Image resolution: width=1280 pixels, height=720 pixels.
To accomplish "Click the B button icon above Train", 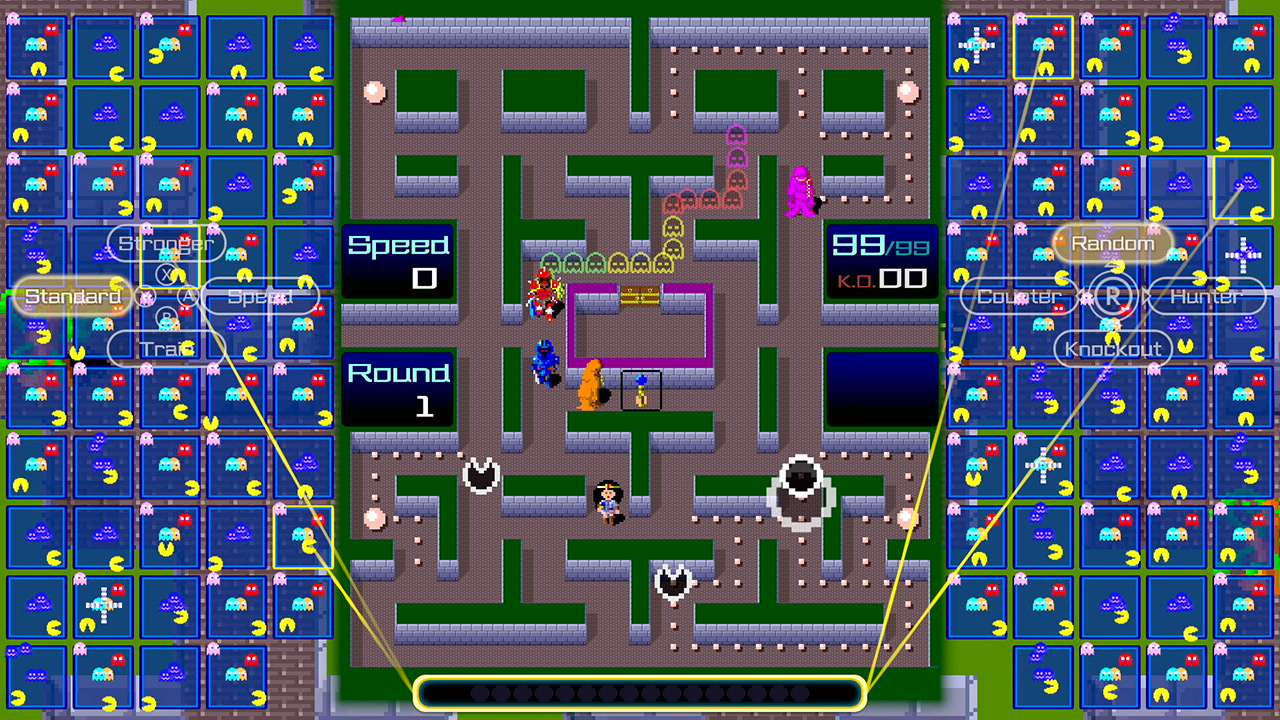I will click(x=166, y=316).
